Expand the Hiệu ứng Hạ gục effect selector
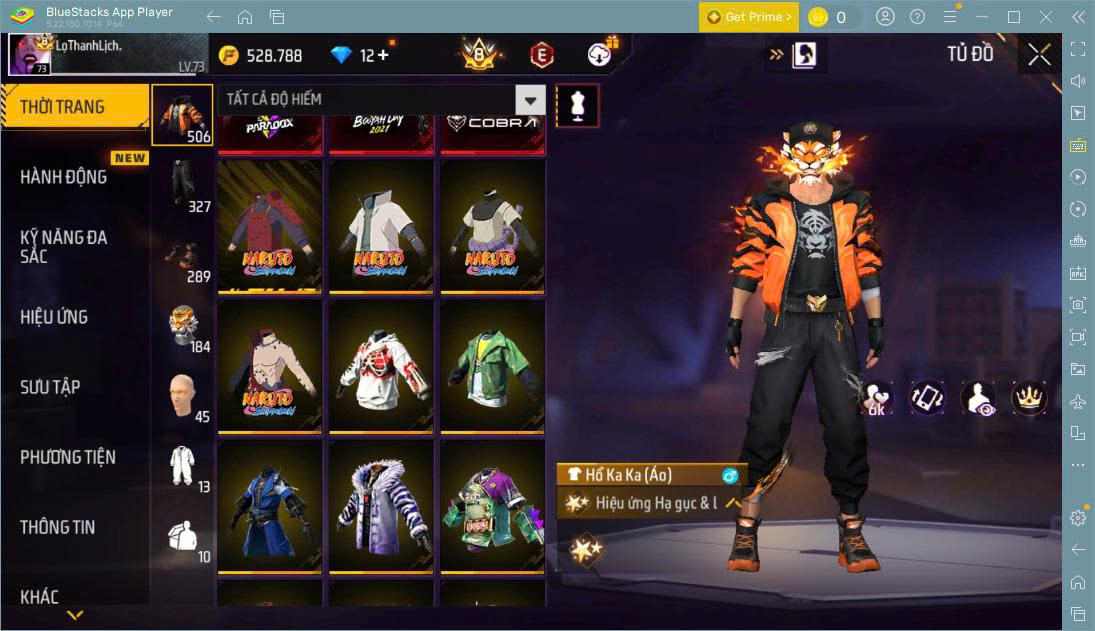The height and width of the screenshot is (631, 1095). [734, 503]
